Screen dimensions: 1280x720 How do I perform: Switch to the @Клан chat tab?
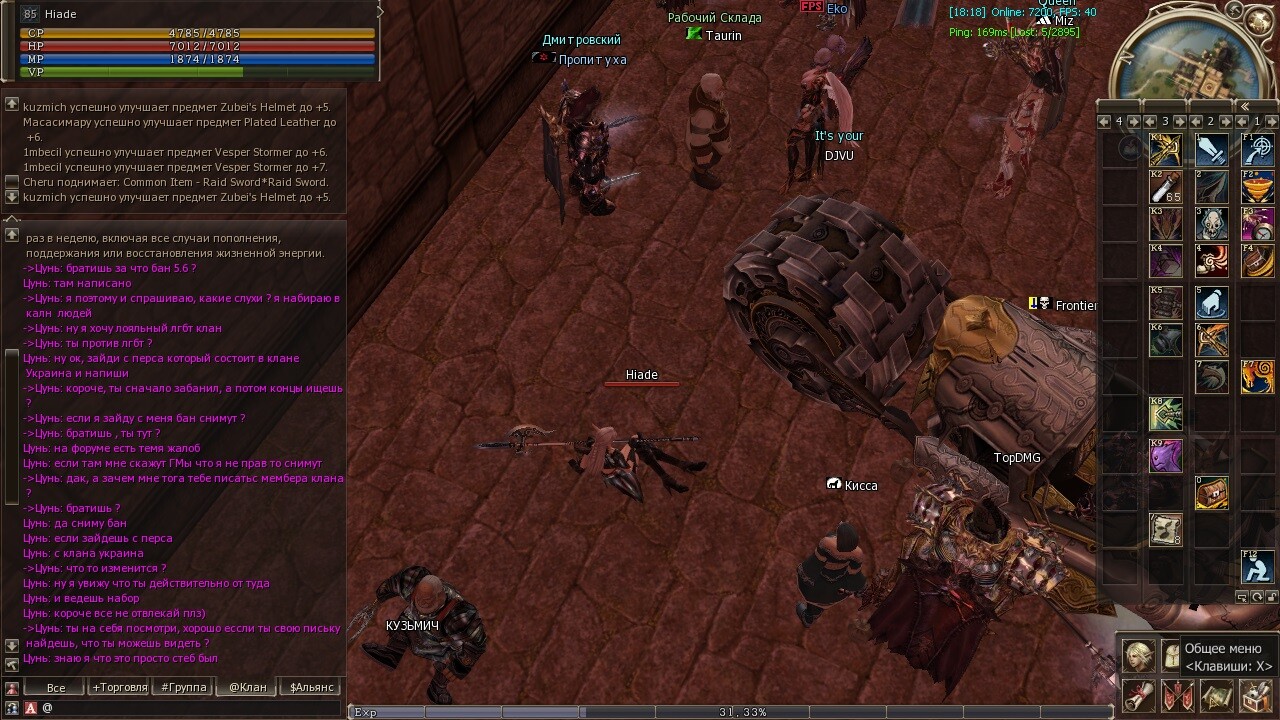(248, 687)
